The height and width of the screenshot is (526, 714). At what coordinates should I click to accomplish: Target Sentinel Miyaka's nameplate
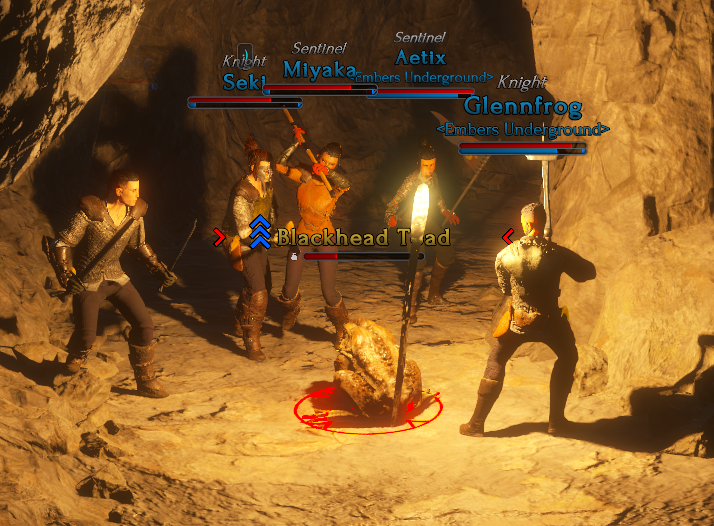pos(319,69)
